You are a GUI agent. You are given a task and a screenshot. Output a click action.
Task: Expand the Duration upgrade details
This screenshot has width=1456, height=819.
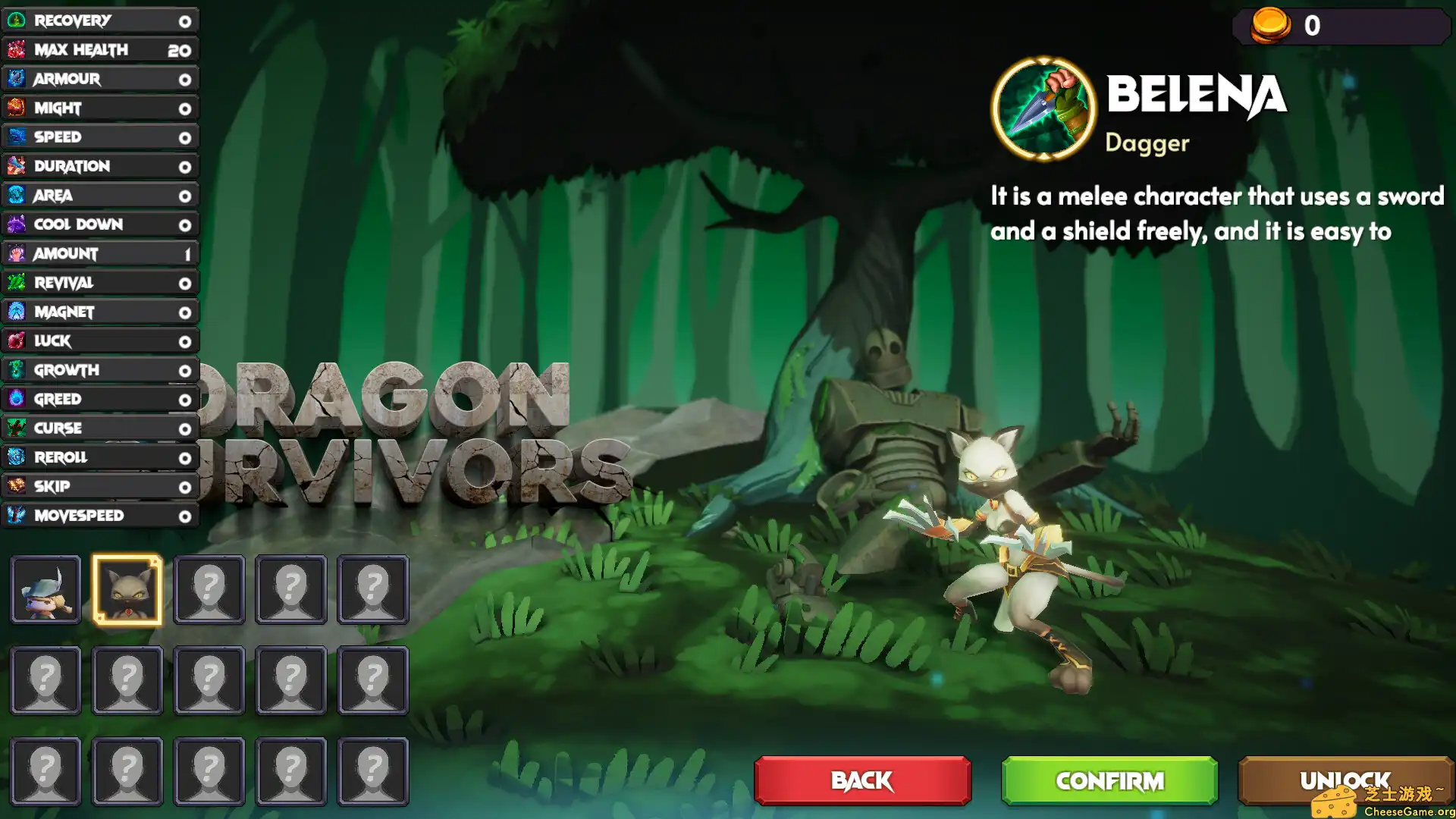tap(99, 166)
